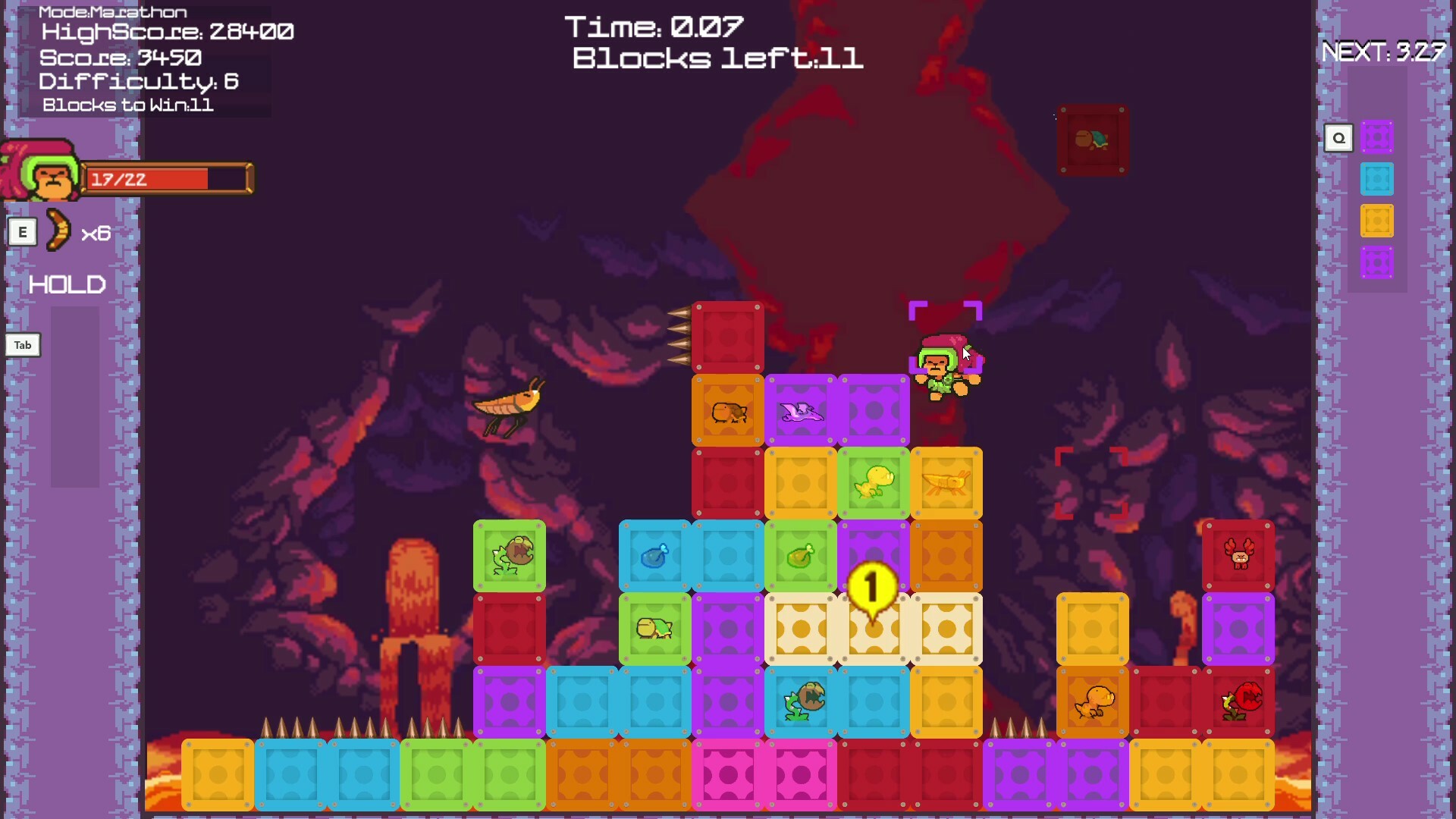Click the blue bird block
Viewport: 1456px width, 819px height.
(654, 556)
